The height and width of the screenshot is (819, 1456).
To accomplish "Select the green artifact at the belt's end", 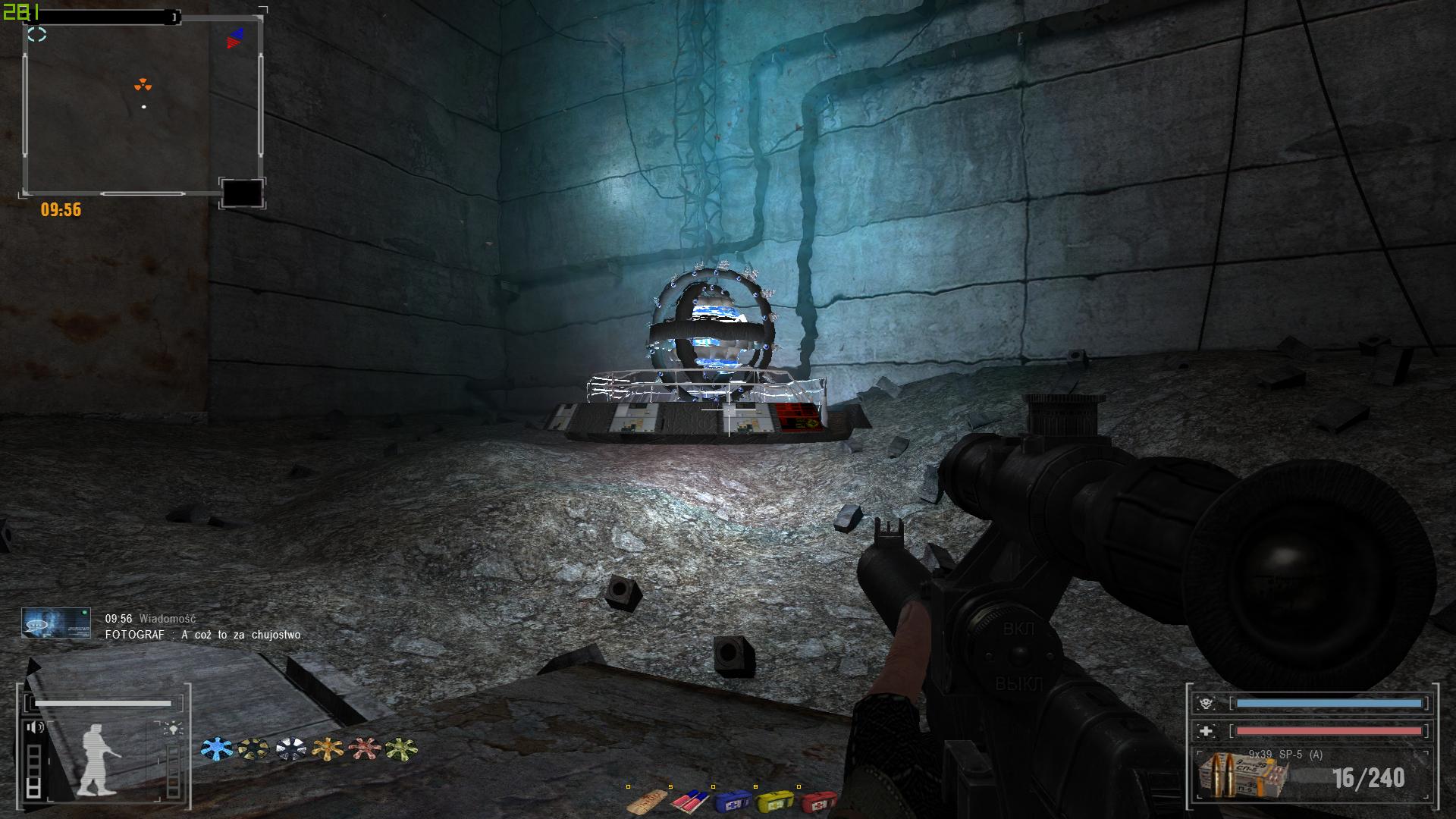I will [x=401, y=749].
